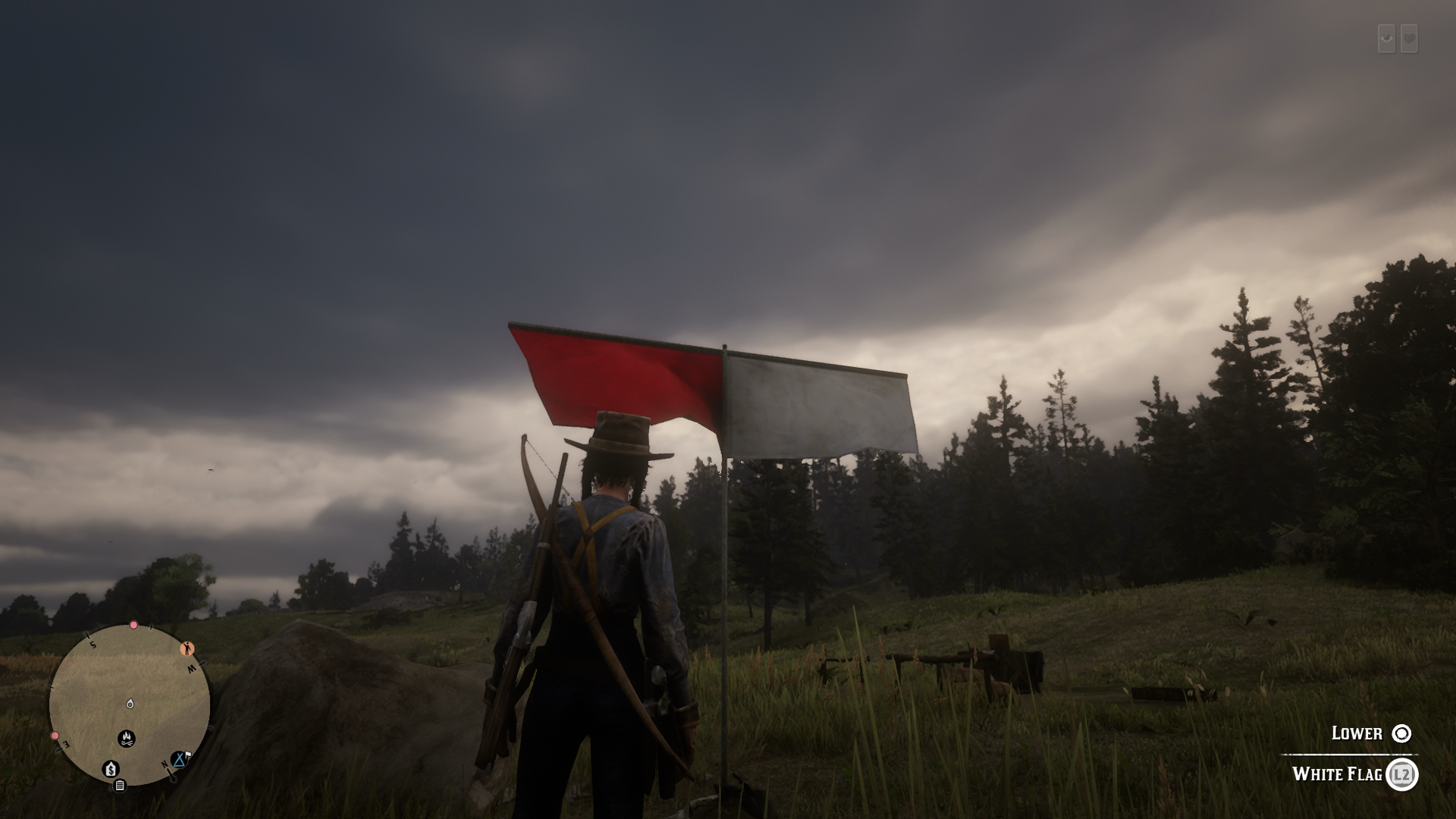
Task: Click the W compass marker on the minimap
Action: coord(192,667)
